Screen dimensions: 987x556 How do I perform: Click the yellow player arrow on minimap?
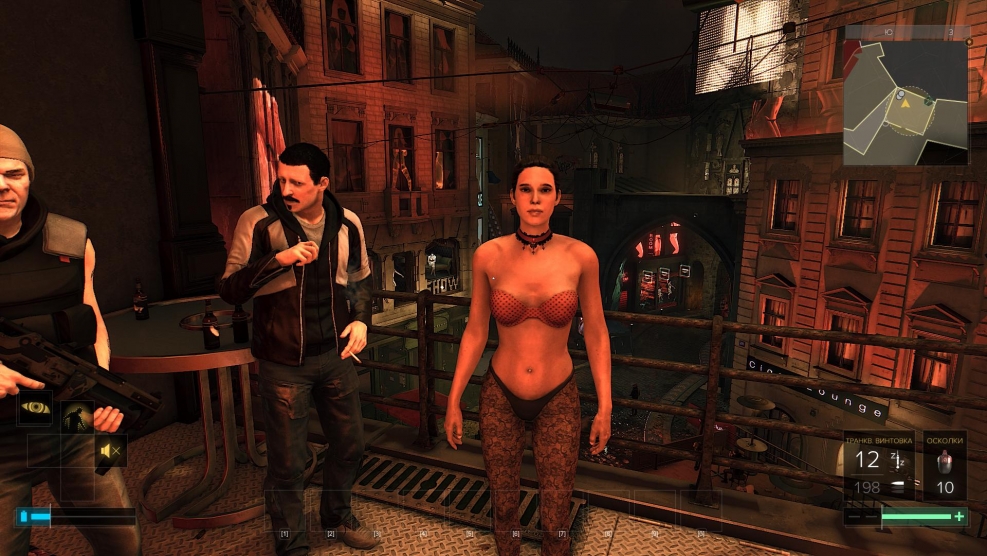(x=904, y=99)
